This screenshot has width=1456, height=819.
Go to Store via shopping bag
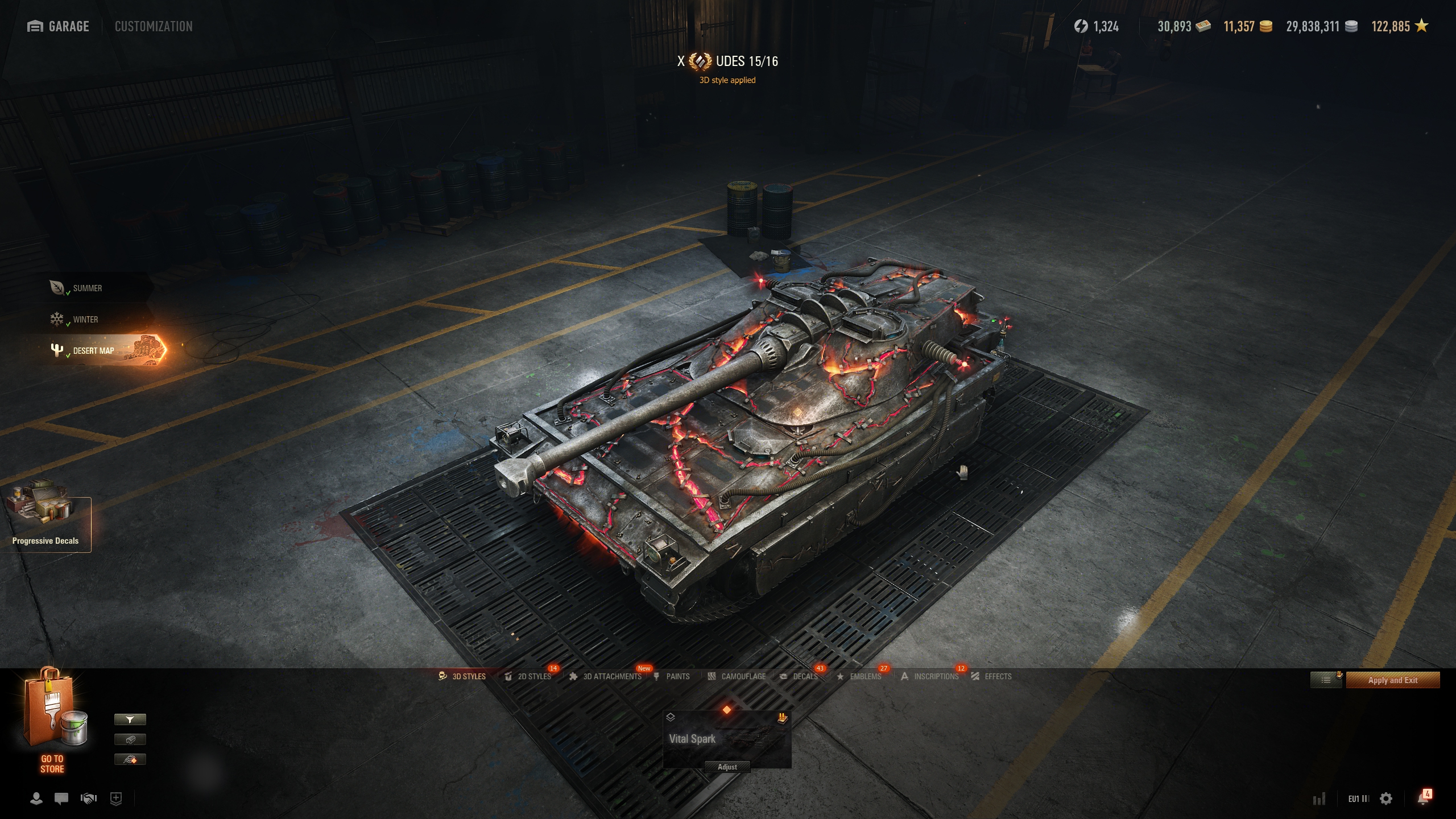click(53, 721)
